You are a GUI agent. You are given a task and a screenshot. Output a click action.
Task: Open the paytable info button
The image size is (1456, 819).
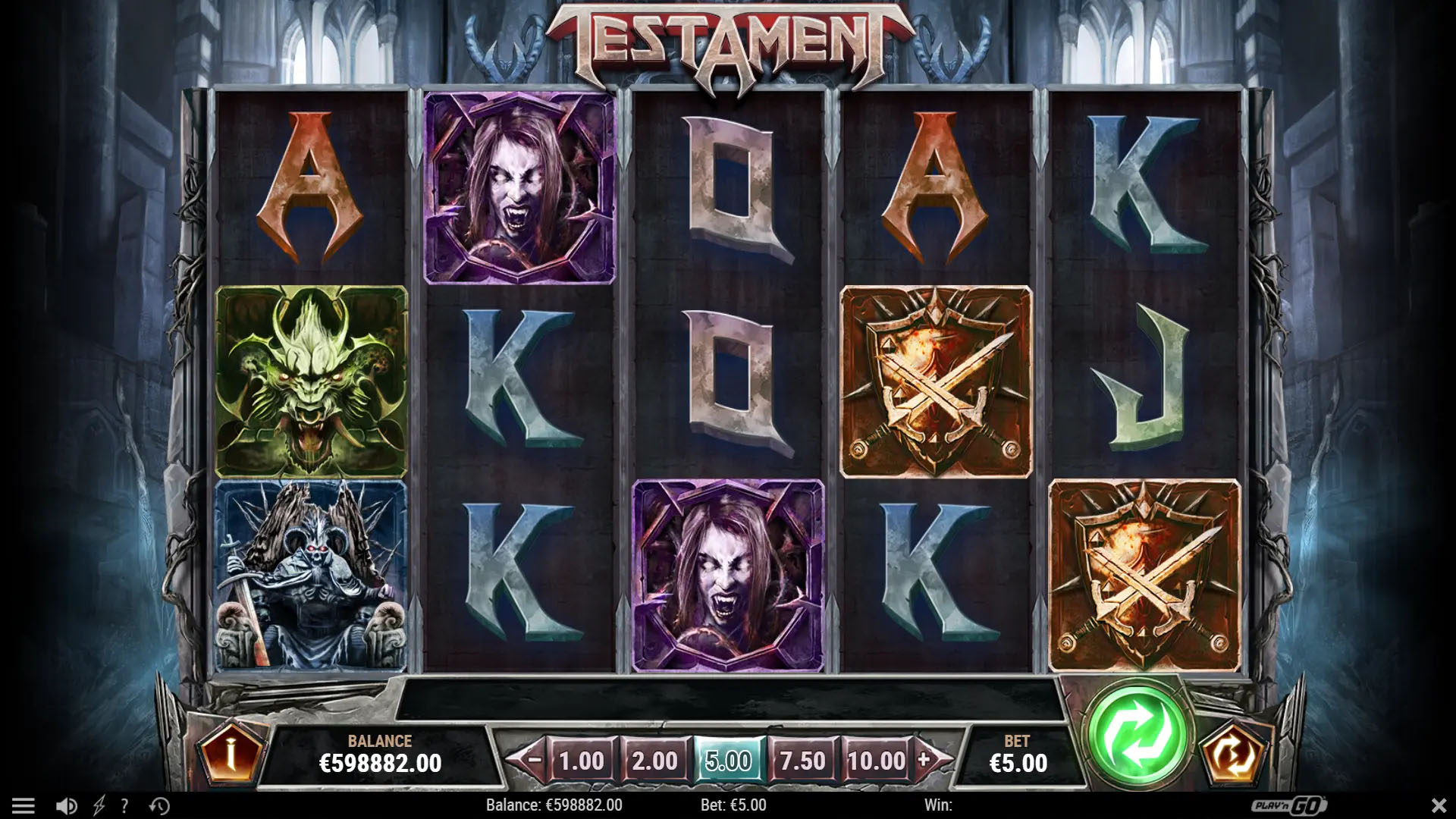tap(231, 752)
